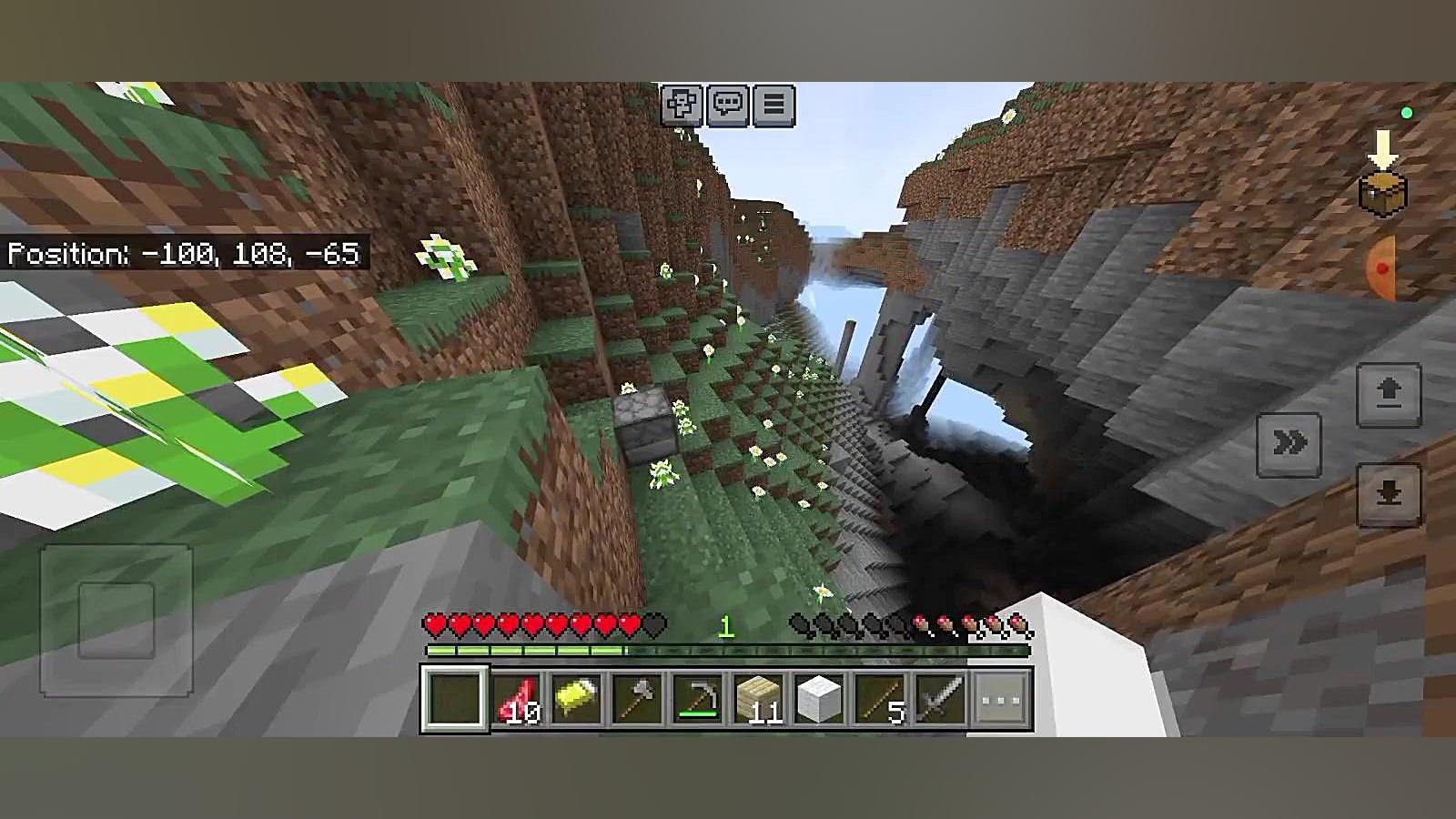The height and width of the screenshot is (819, 1456).
Task: Select the stone axe hotbar slot
Action: click(x=637, y=700)
